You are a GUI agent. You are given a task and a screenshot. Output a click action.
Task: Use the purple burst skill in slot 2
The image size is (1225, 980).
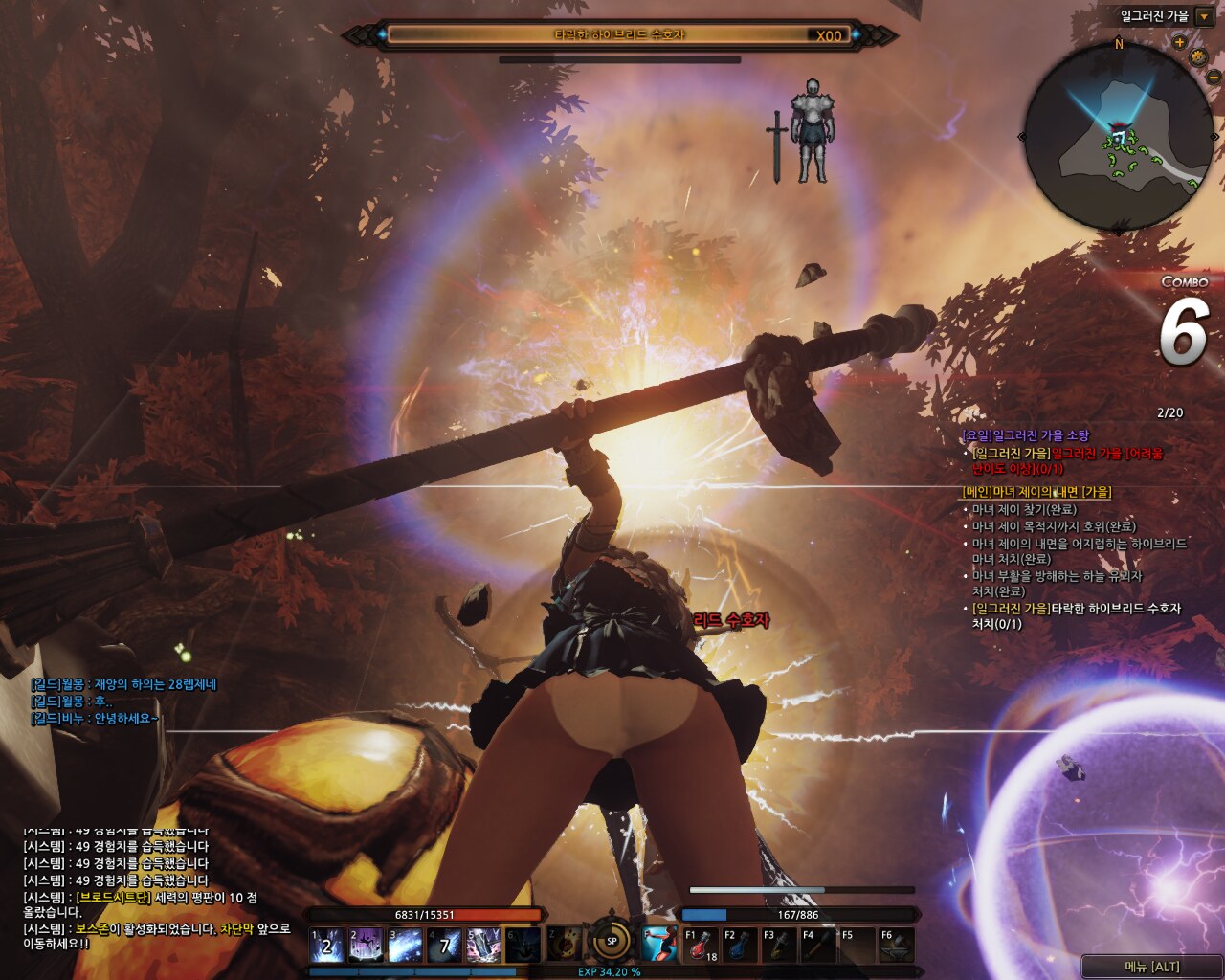click(x=366, y=946)
